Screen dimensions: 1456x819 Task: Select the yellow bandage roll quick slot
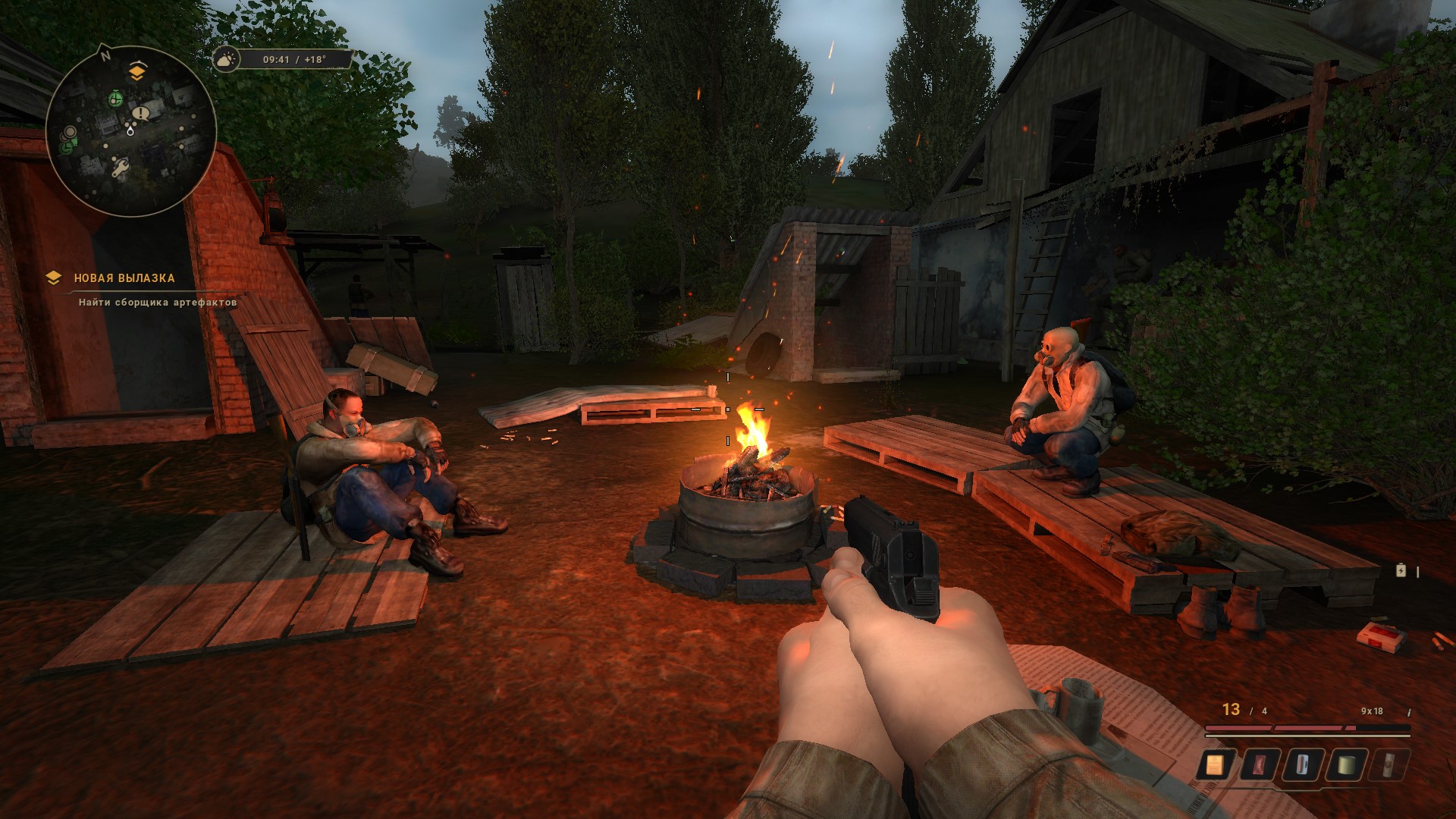1345,764
